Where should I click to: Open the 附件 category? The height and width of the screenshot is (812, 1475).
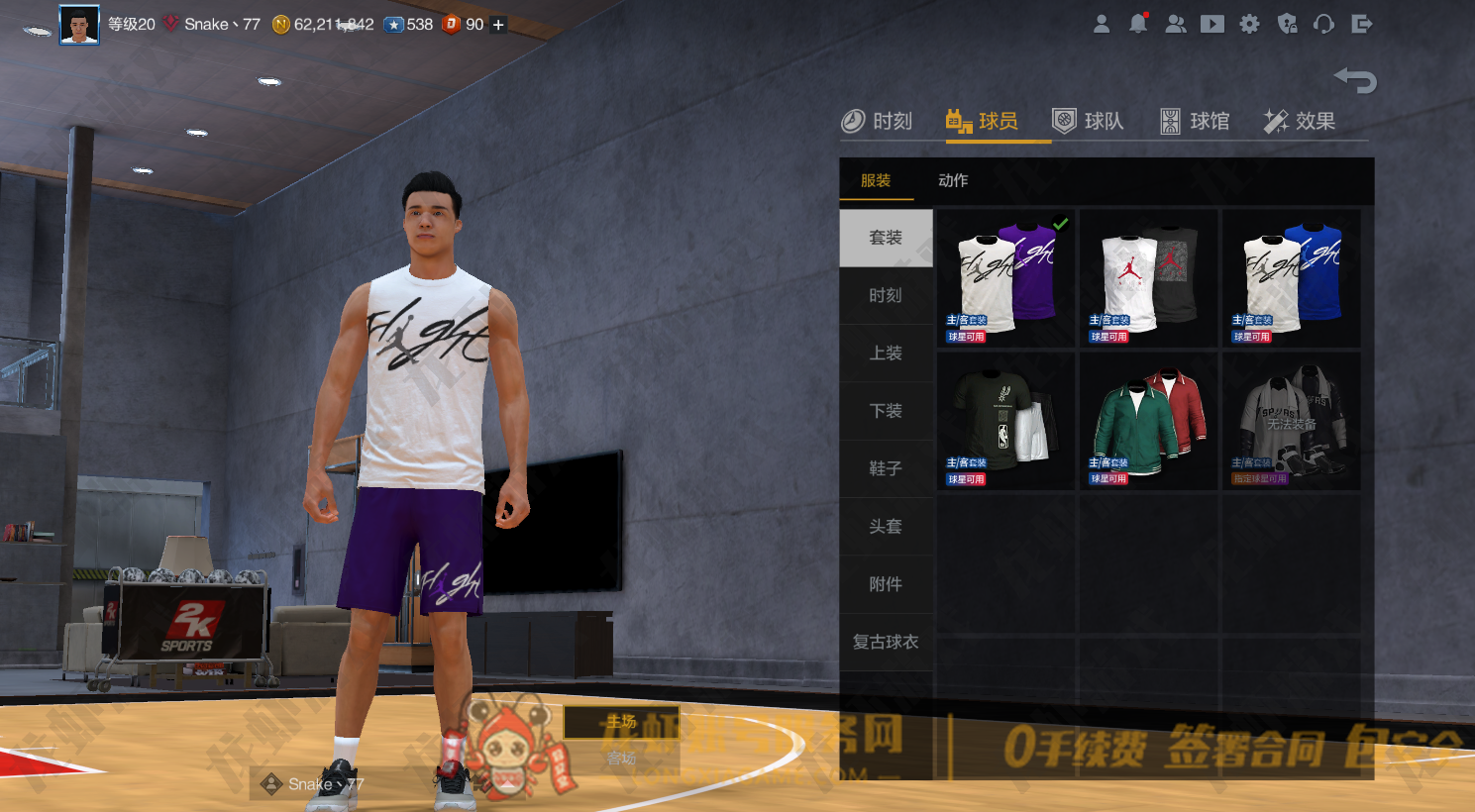pyautogui.click(x=886, y=584)
